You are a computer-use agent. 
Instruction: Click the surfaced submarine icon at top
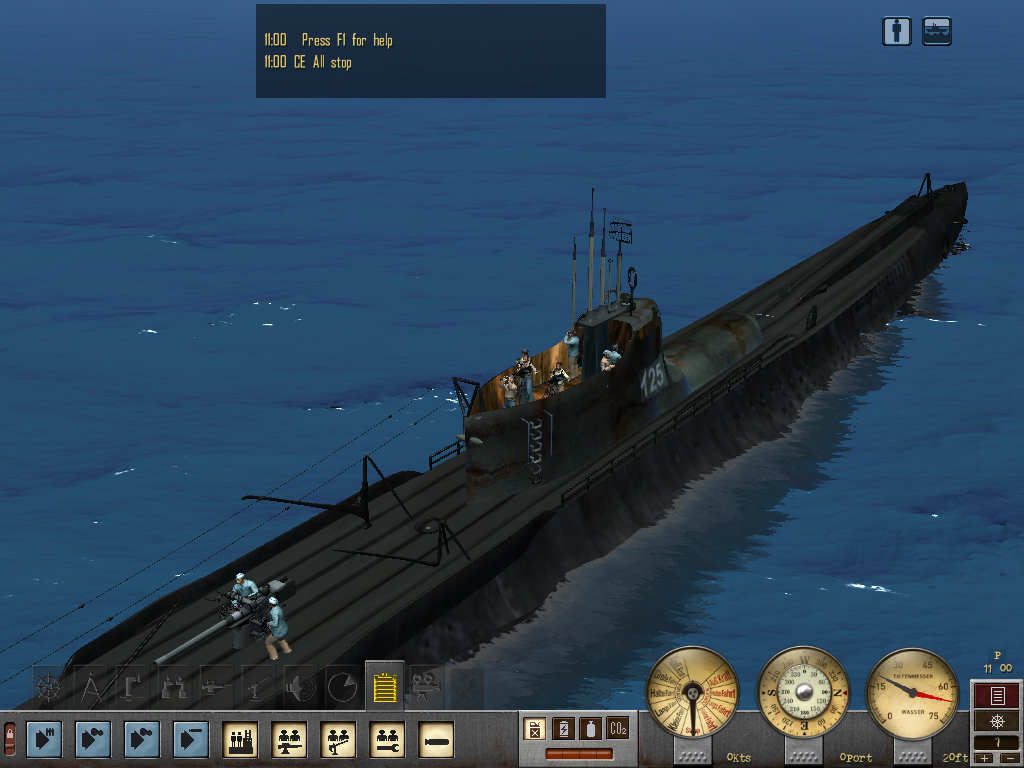click(x=937, y=31)
